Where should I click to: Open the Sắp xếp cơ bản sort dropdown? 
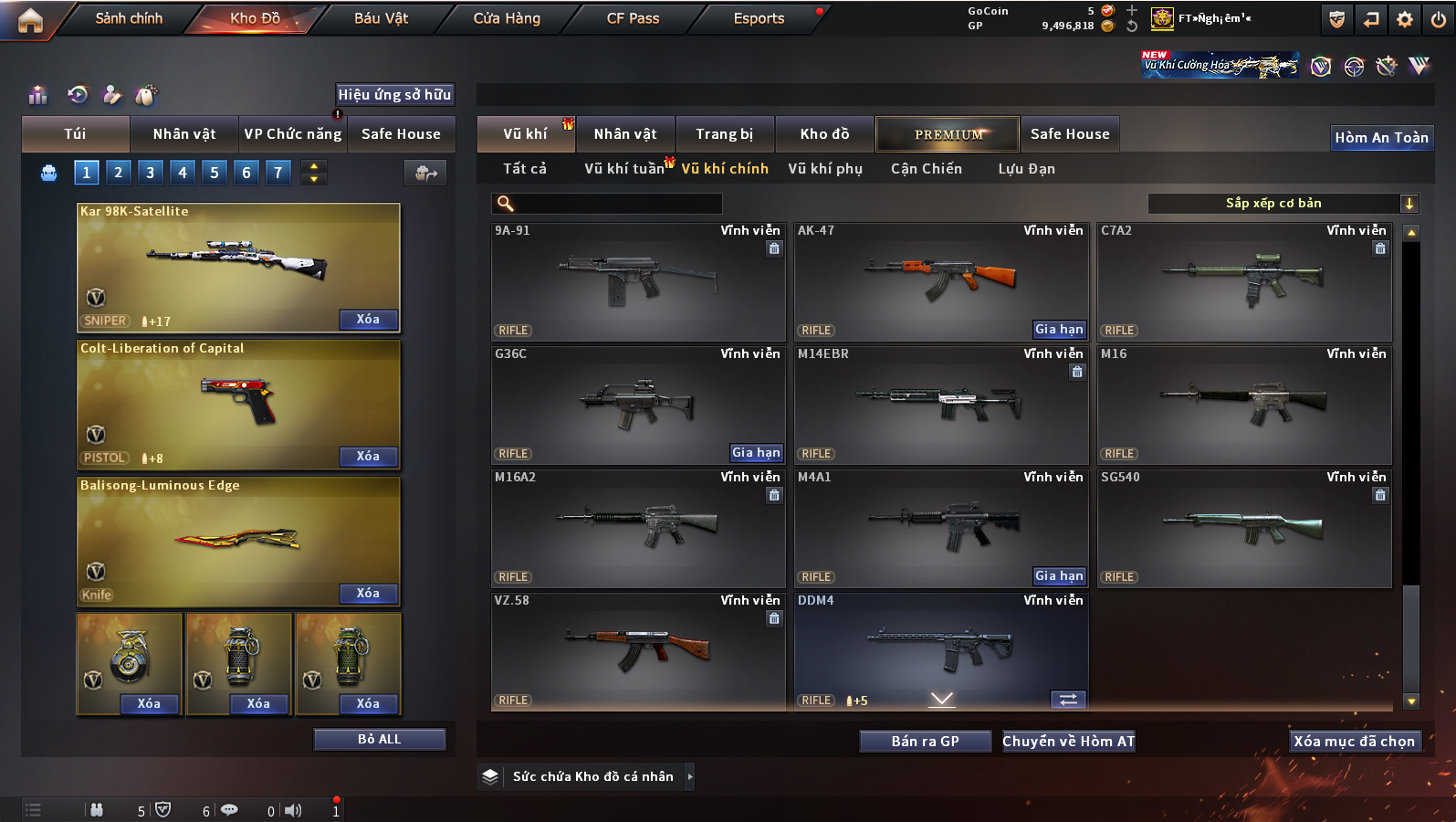point(1283,204)
